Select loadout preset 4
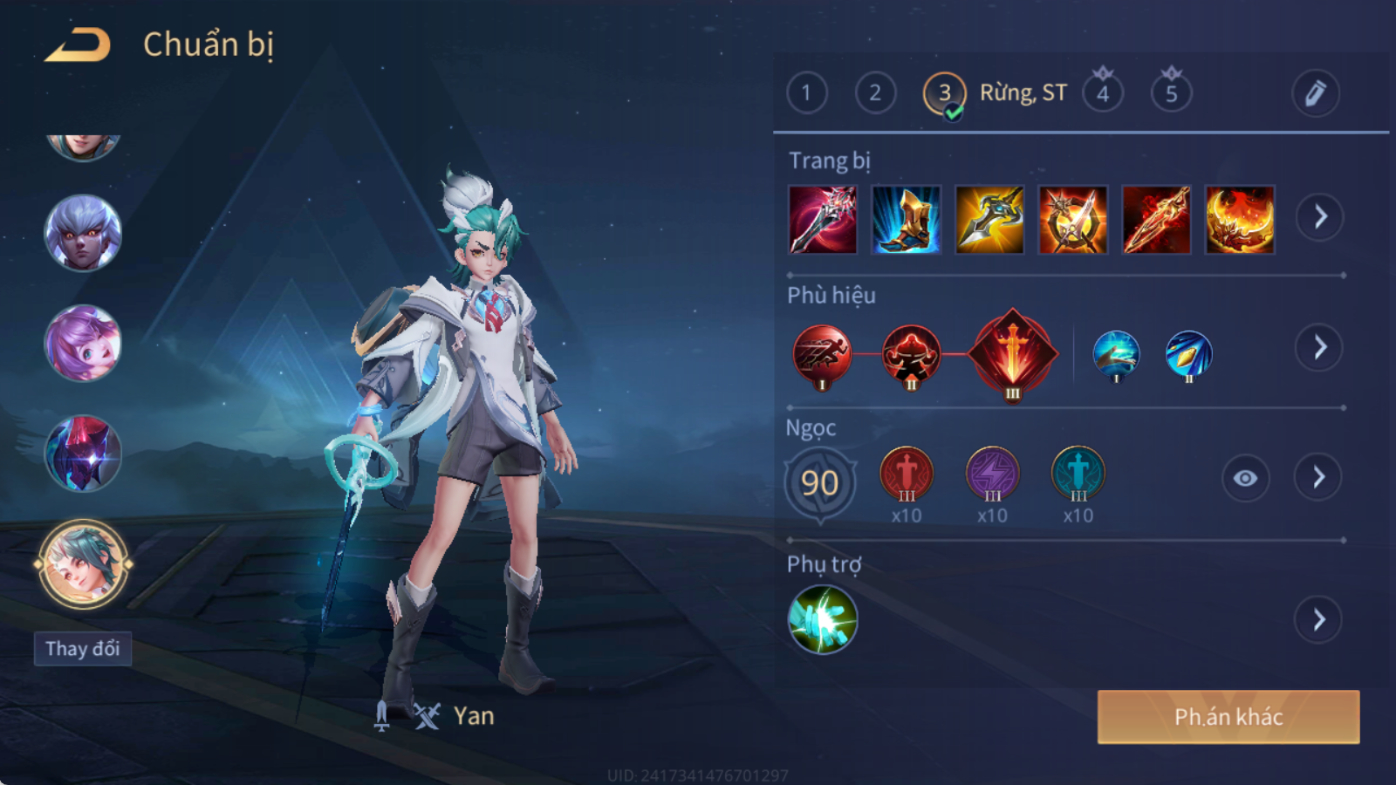This screenshot has width=1396, height=785. pyautogui.click(x=1103, y=94)
